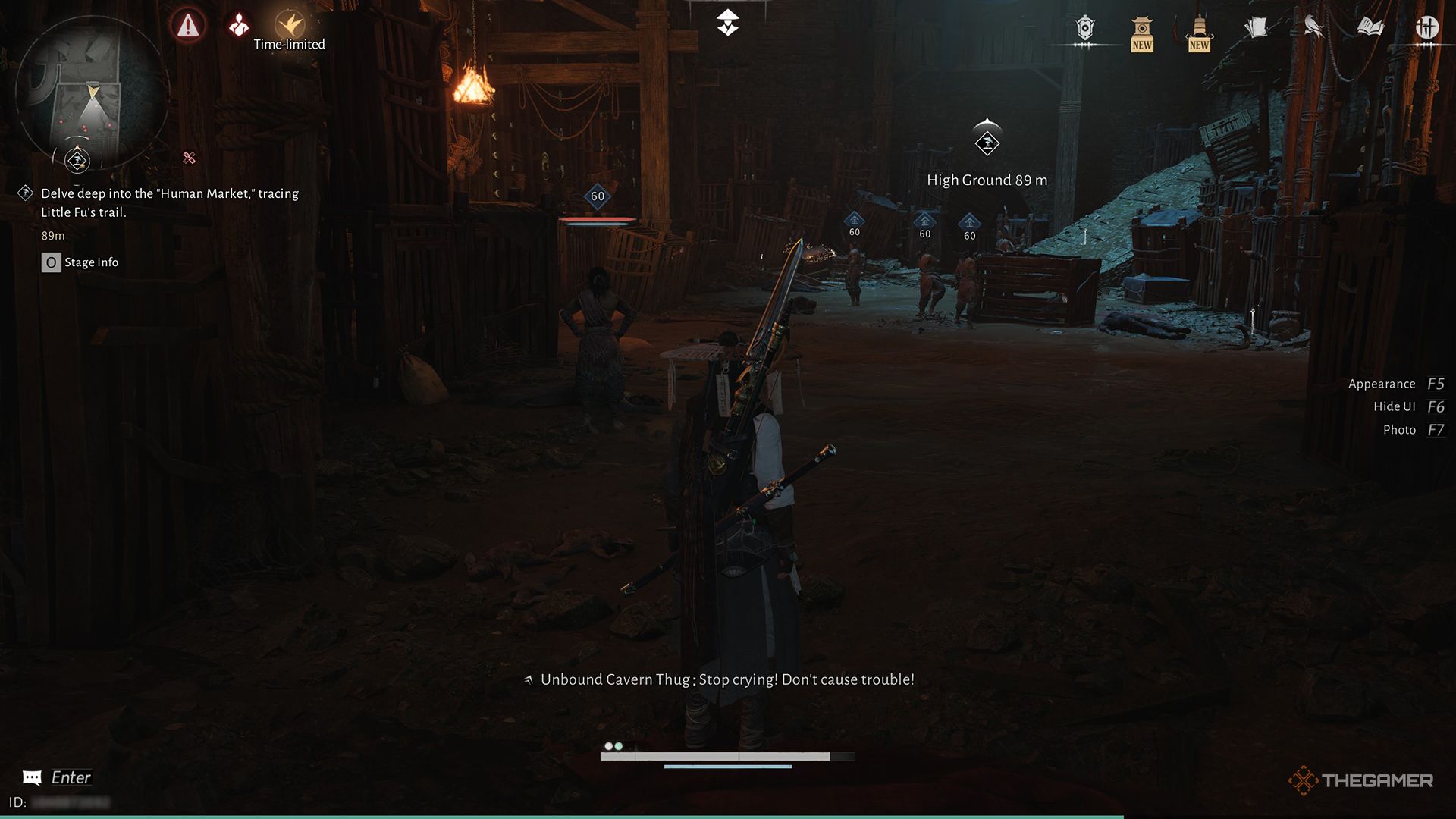Open the top-center diamond navigation marker
Image resolution: width=1456 pixels, height=819 pixels.
727,22
